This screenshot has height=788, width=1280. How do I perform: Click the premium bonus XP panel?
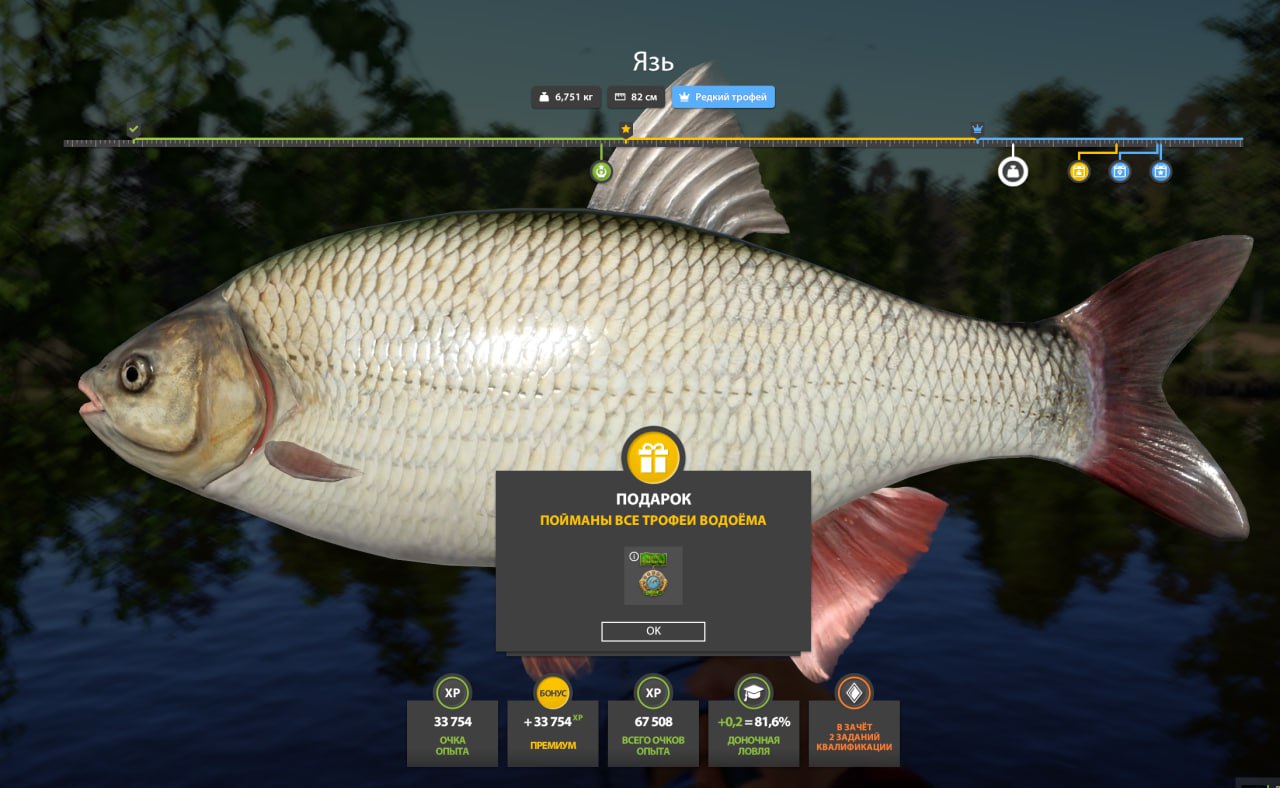click(553, 732)
